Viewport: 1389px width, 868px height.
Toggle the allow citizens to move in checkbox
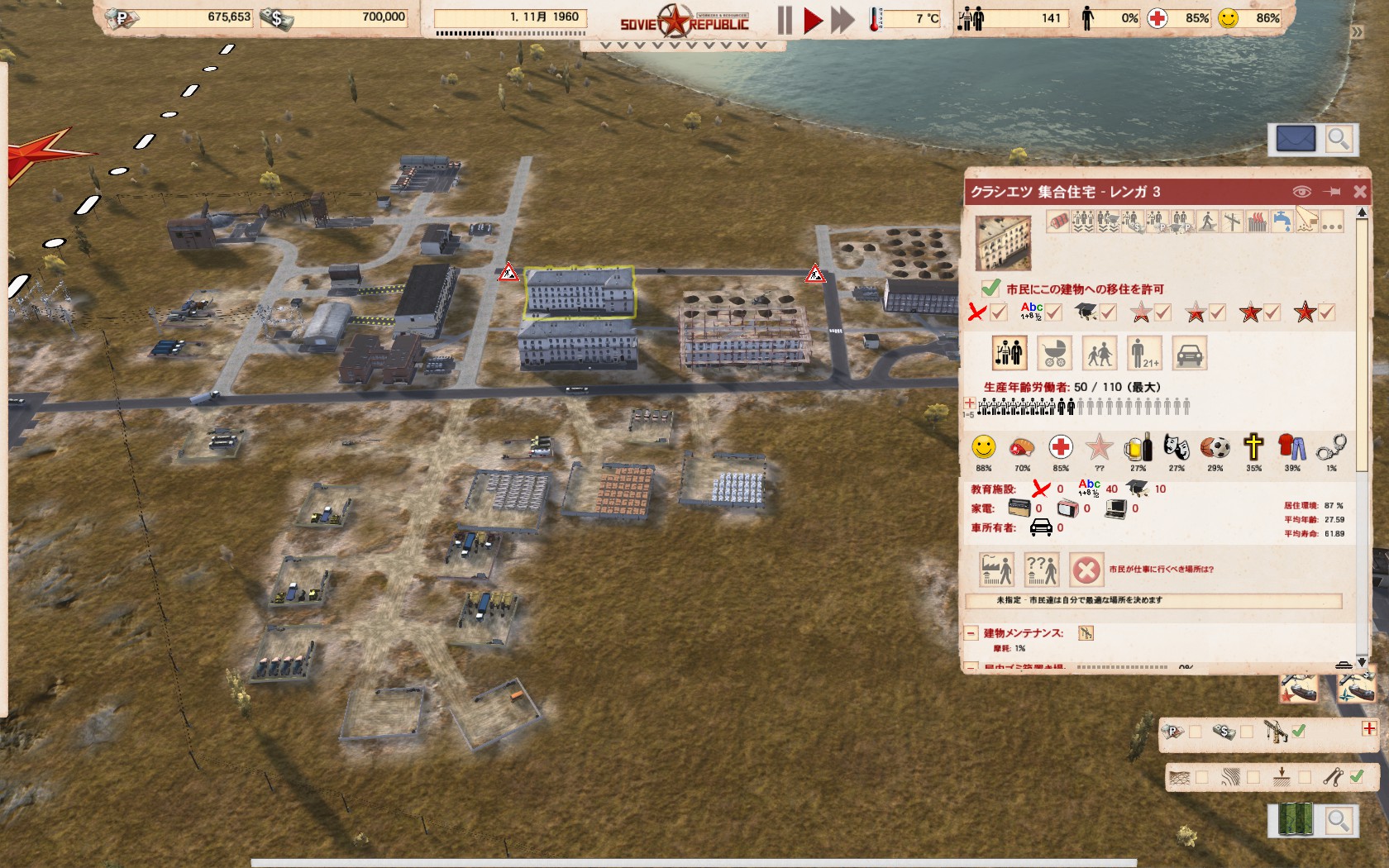(990, 289)
